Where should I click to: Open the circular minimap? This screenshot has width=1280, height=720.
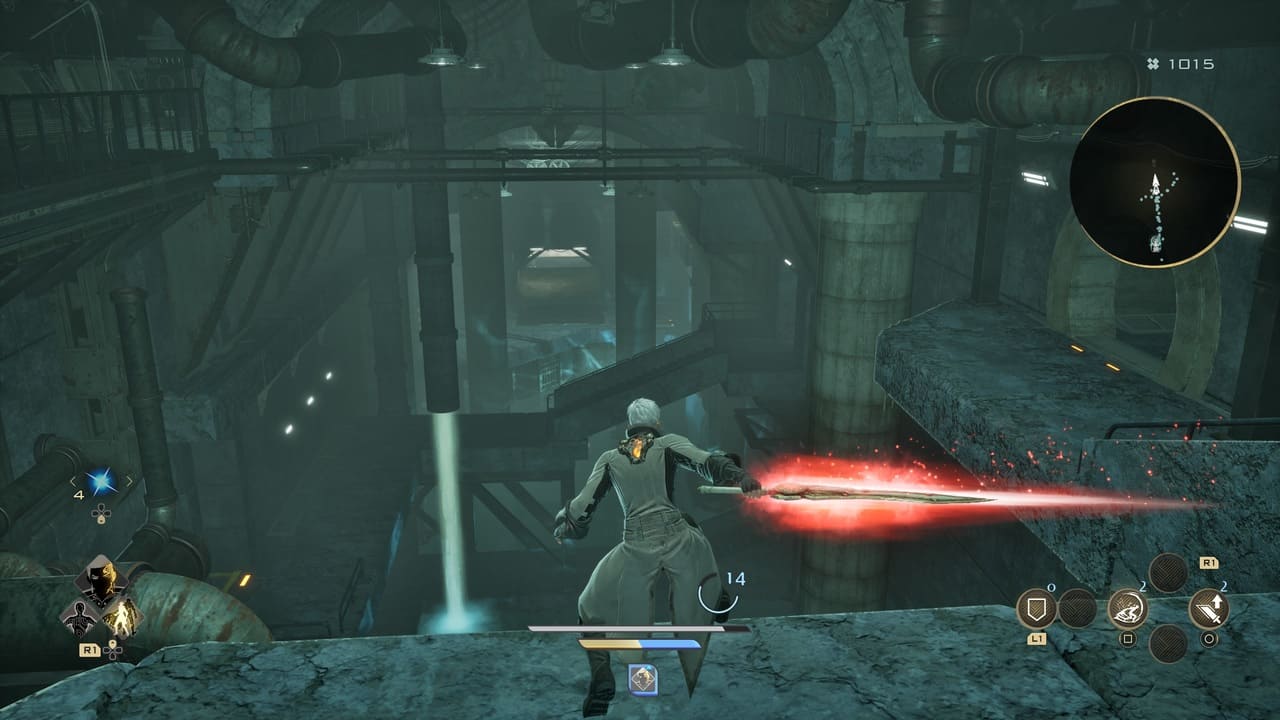1155,182
